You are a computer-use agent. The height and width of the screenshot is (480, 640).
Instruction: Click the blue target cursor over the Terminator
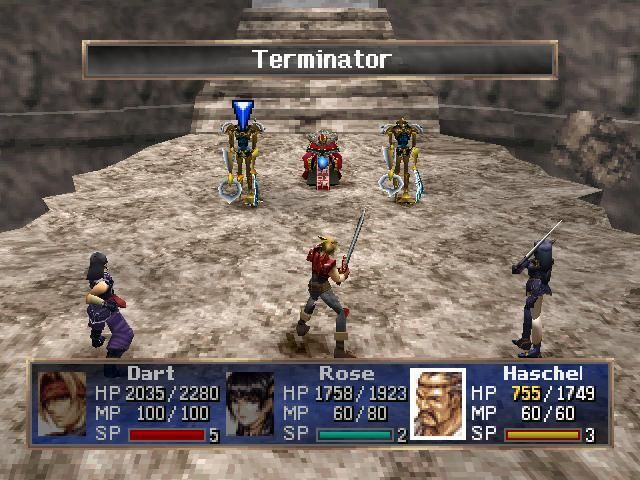(242, 111)
